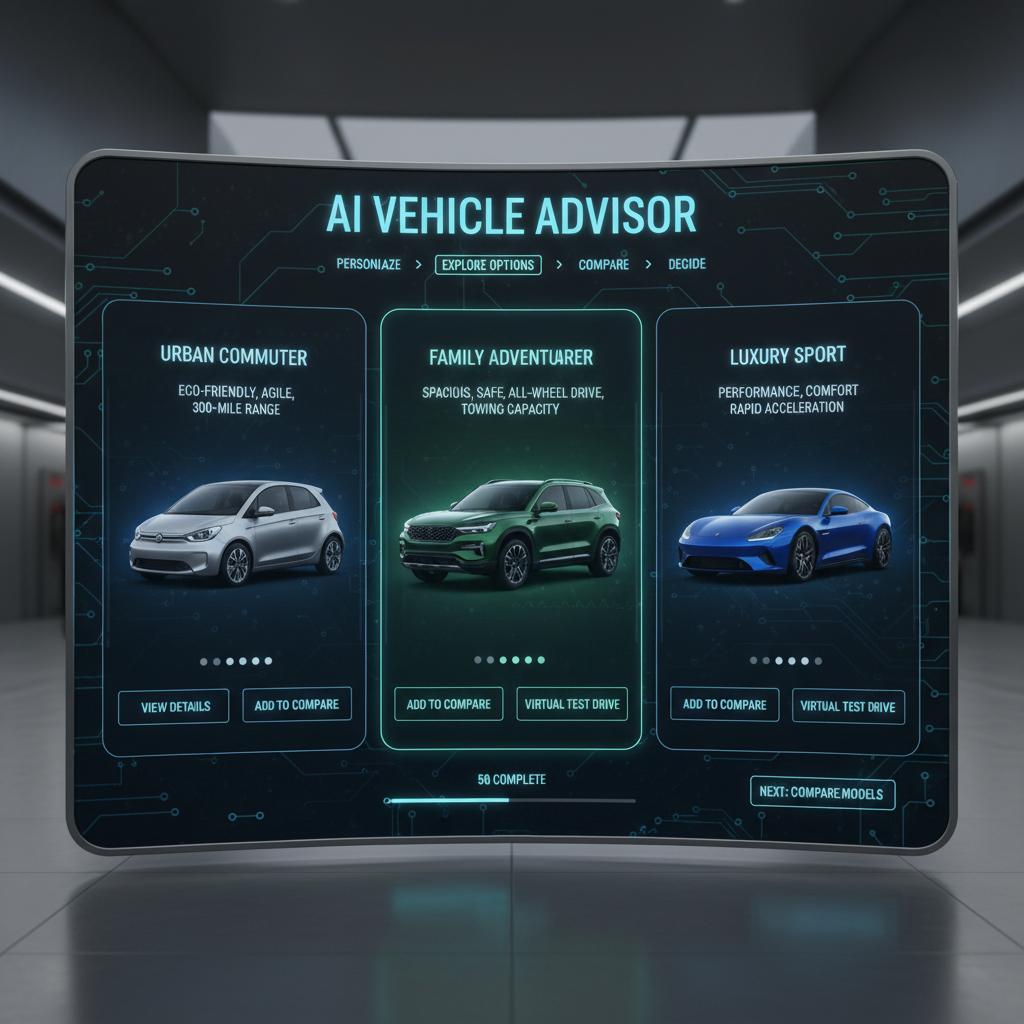Add the Family Adventurer to compare
The height and width of the screenshot is (1024, 1024).
point(449,704)
